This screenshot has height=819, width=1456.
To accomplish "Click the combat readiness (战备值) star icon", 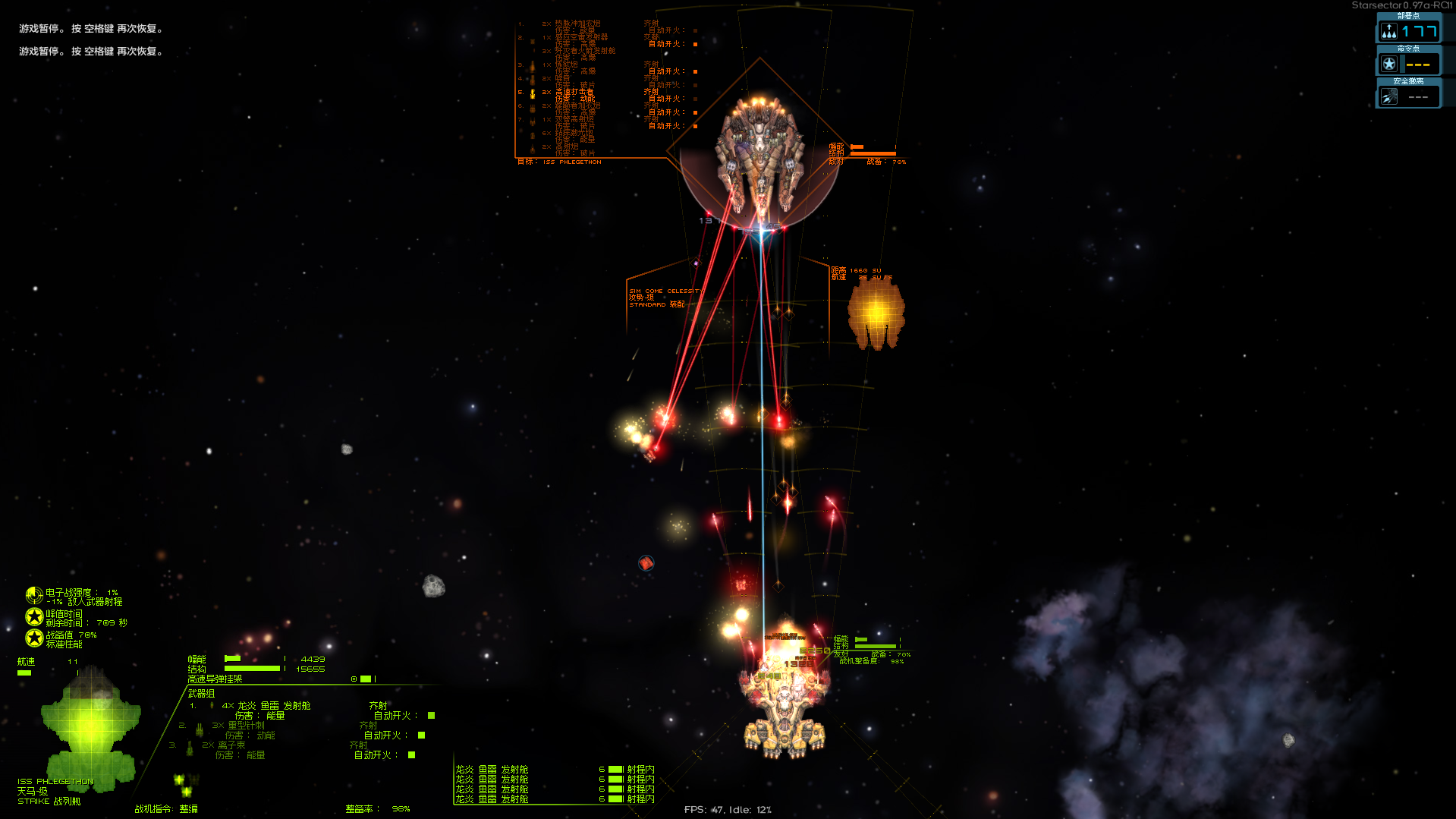I will [34, 638].
